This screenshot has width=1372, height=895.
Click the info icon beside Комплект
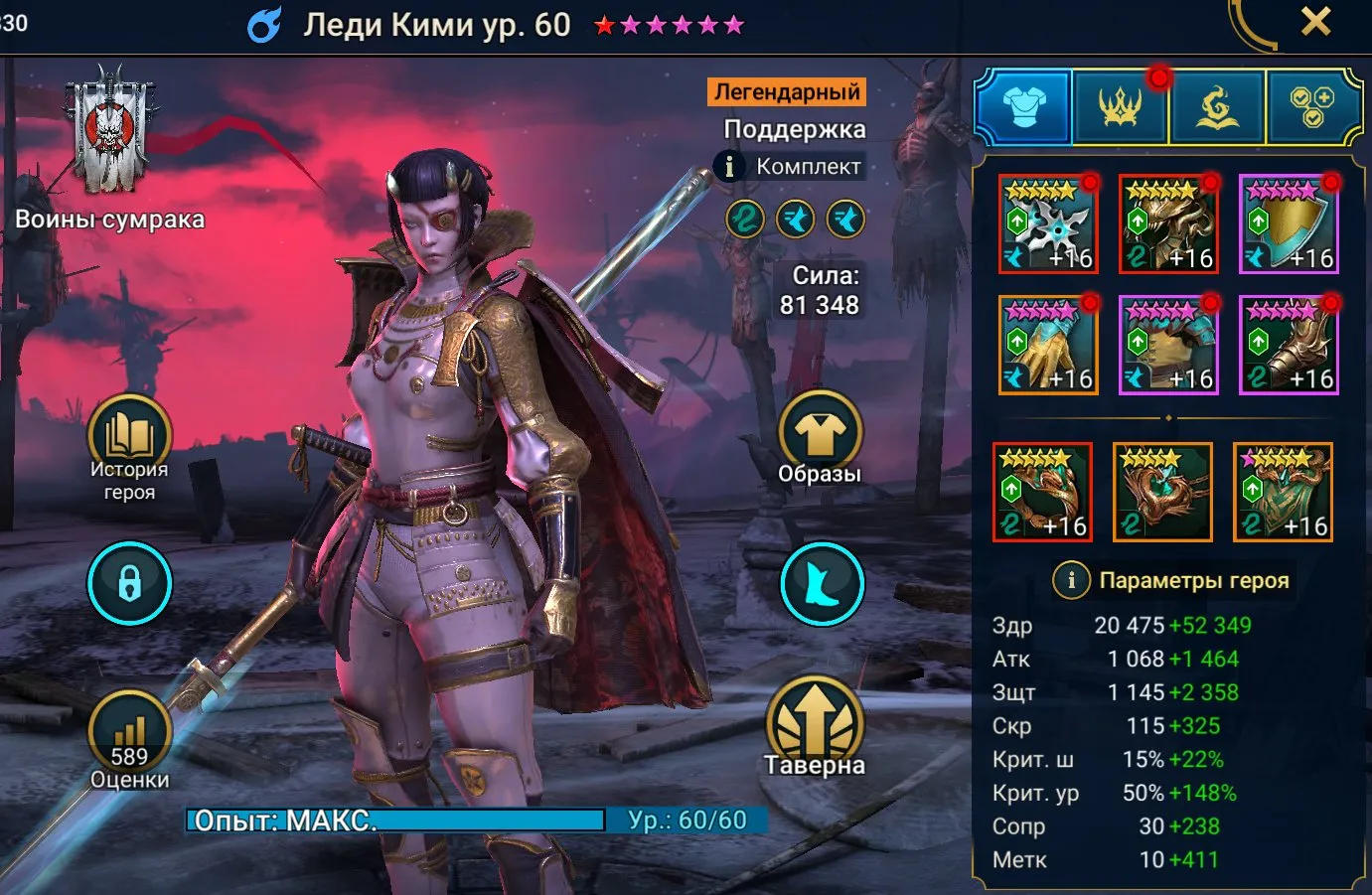tap(731, 166)
